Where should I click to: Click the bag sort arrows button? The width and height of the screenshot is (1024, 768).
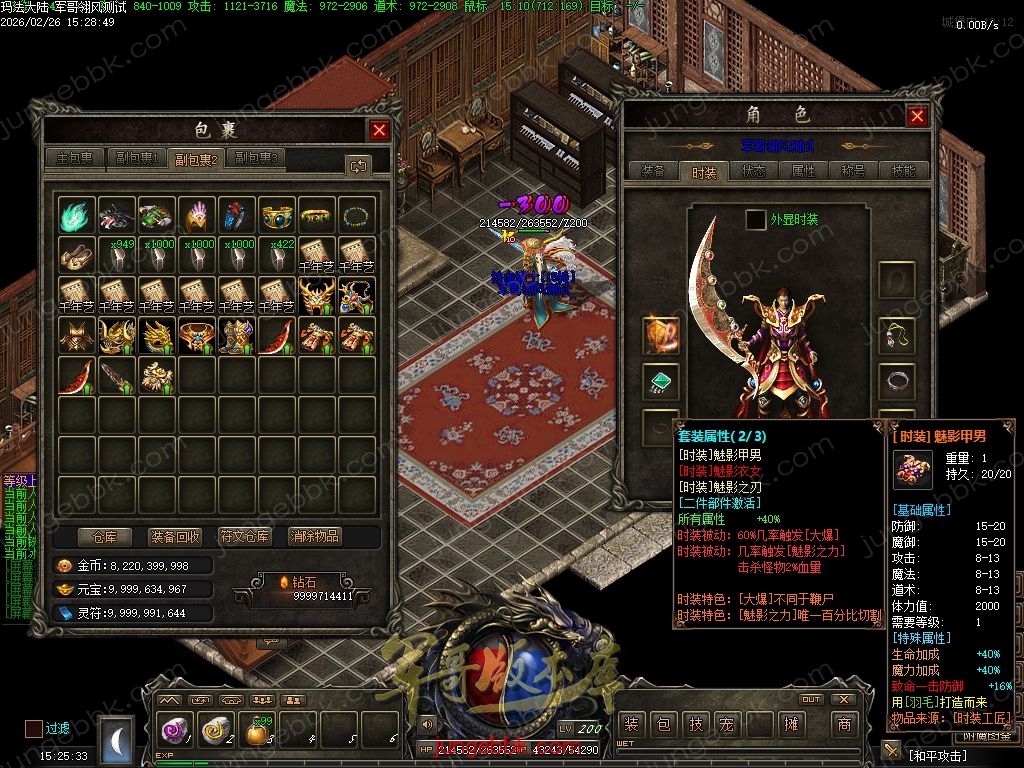coord(357,165)
